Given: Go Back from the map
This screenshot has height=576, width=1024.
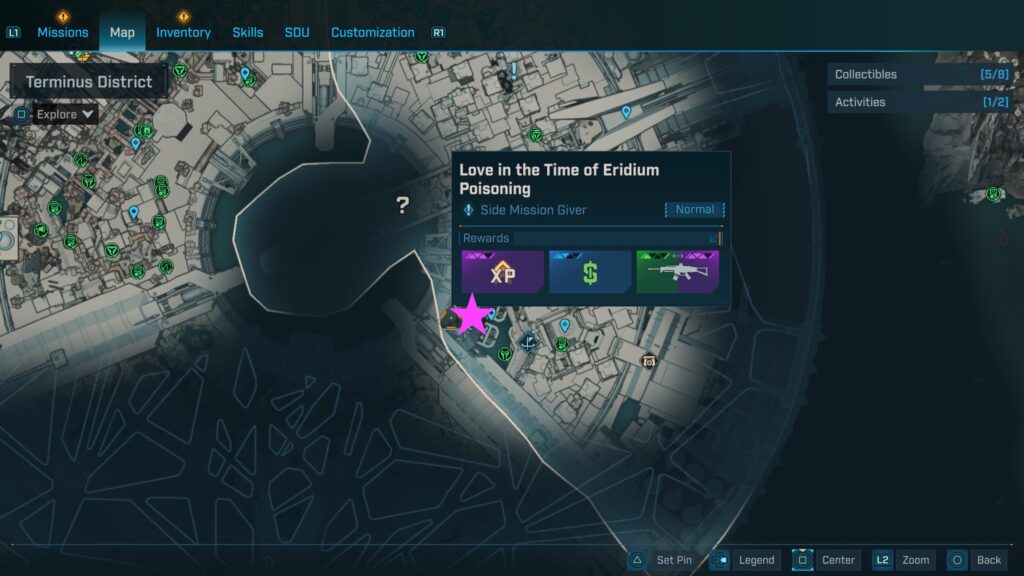Looking at the screenshot, I should pos(975,560).
